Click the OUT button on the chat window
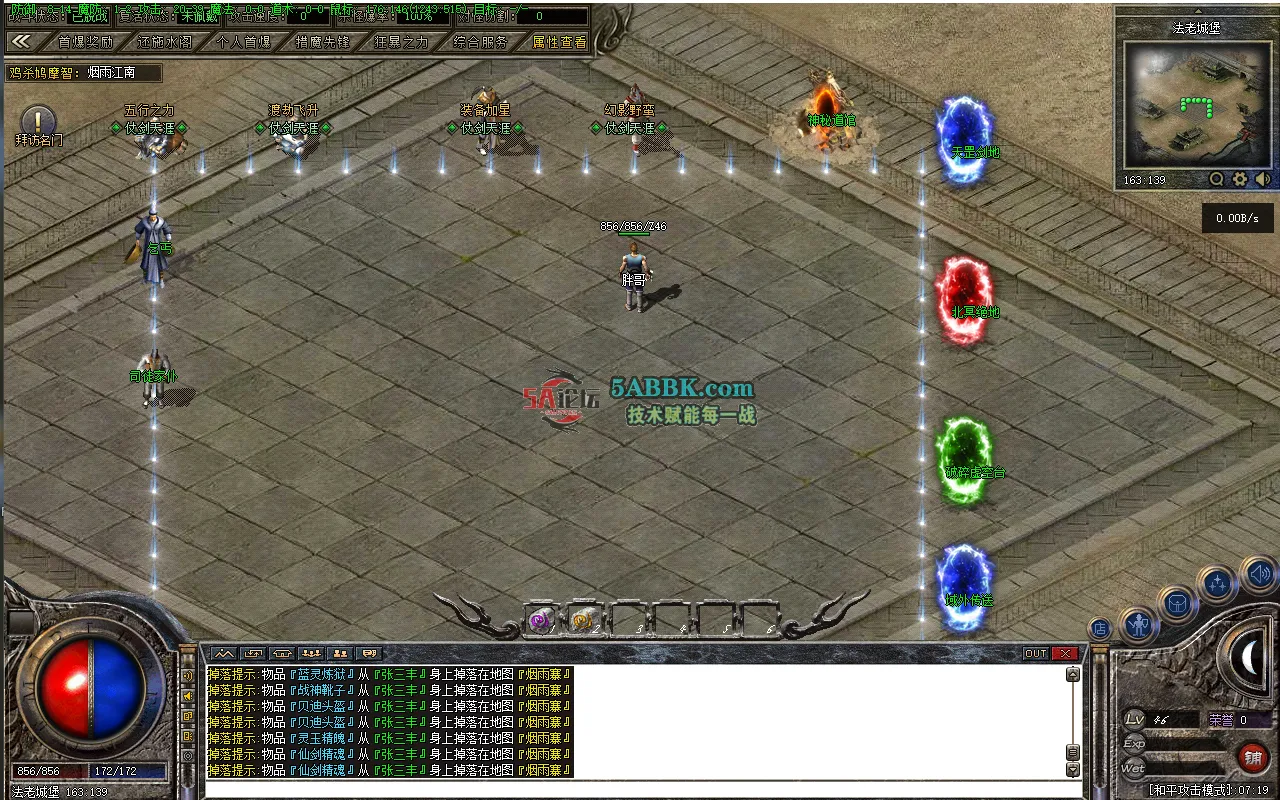 coord(1035,652)
